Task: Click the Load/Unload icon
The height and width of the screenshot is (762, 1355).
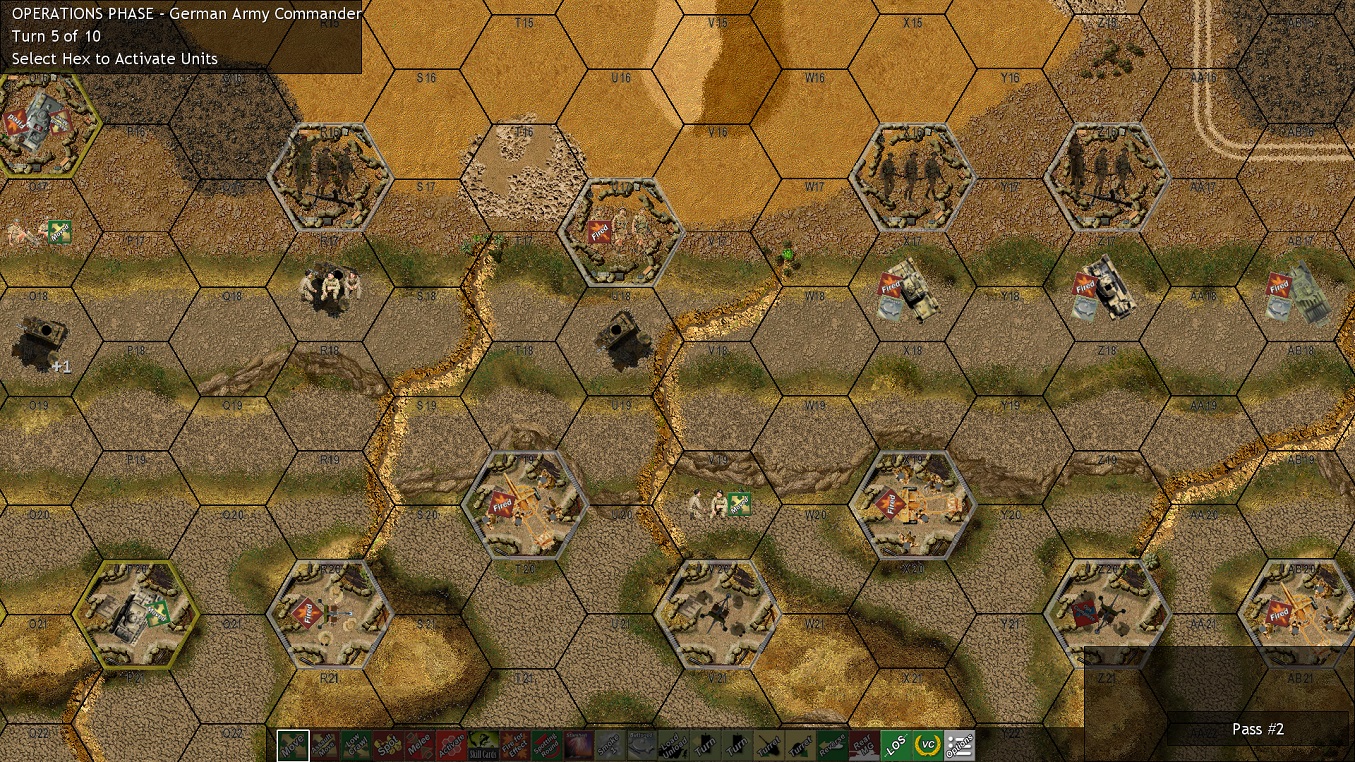Action: (x=673, y=744)
